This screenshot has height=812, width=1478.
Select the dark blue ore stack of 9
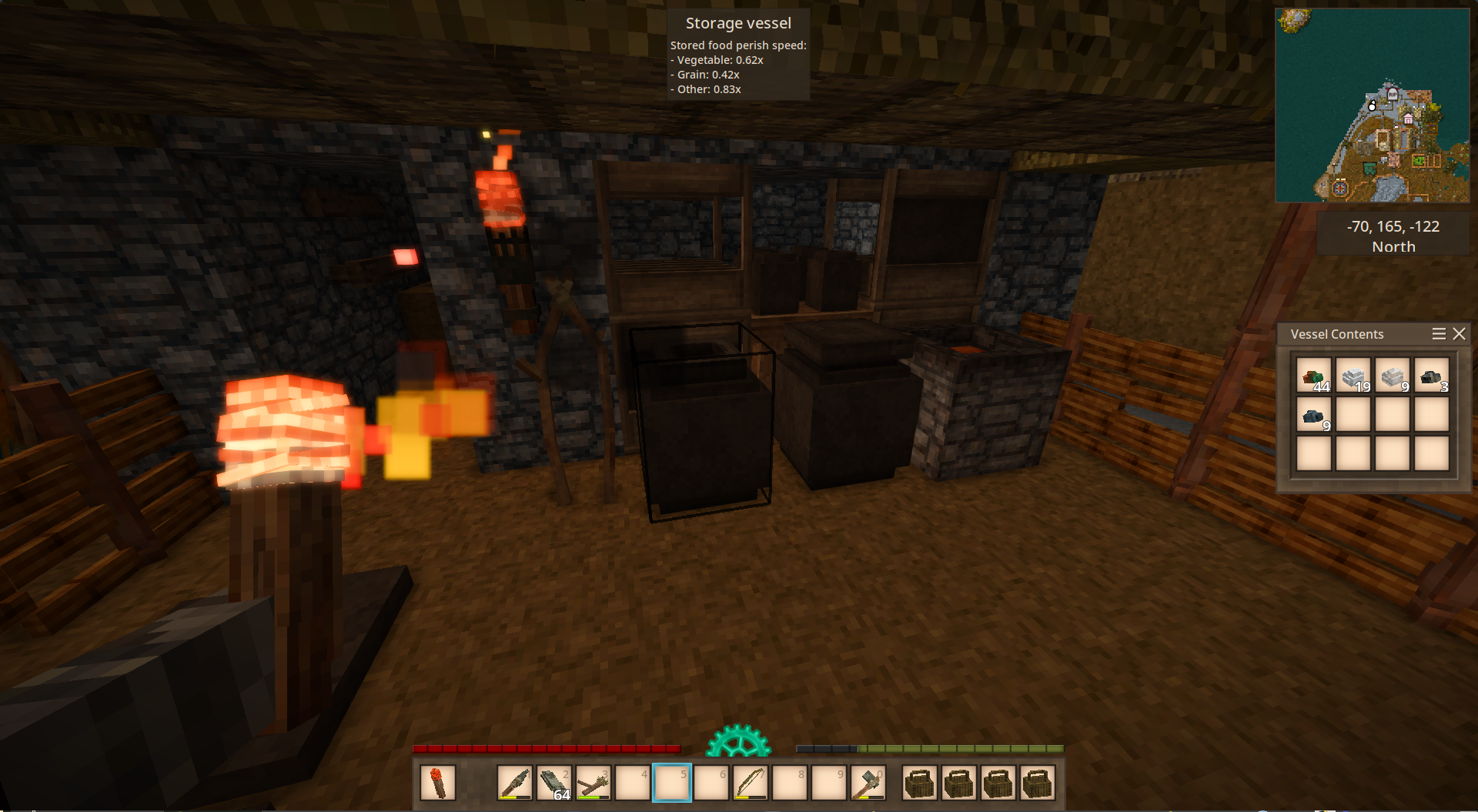[x=1313, y=415]
